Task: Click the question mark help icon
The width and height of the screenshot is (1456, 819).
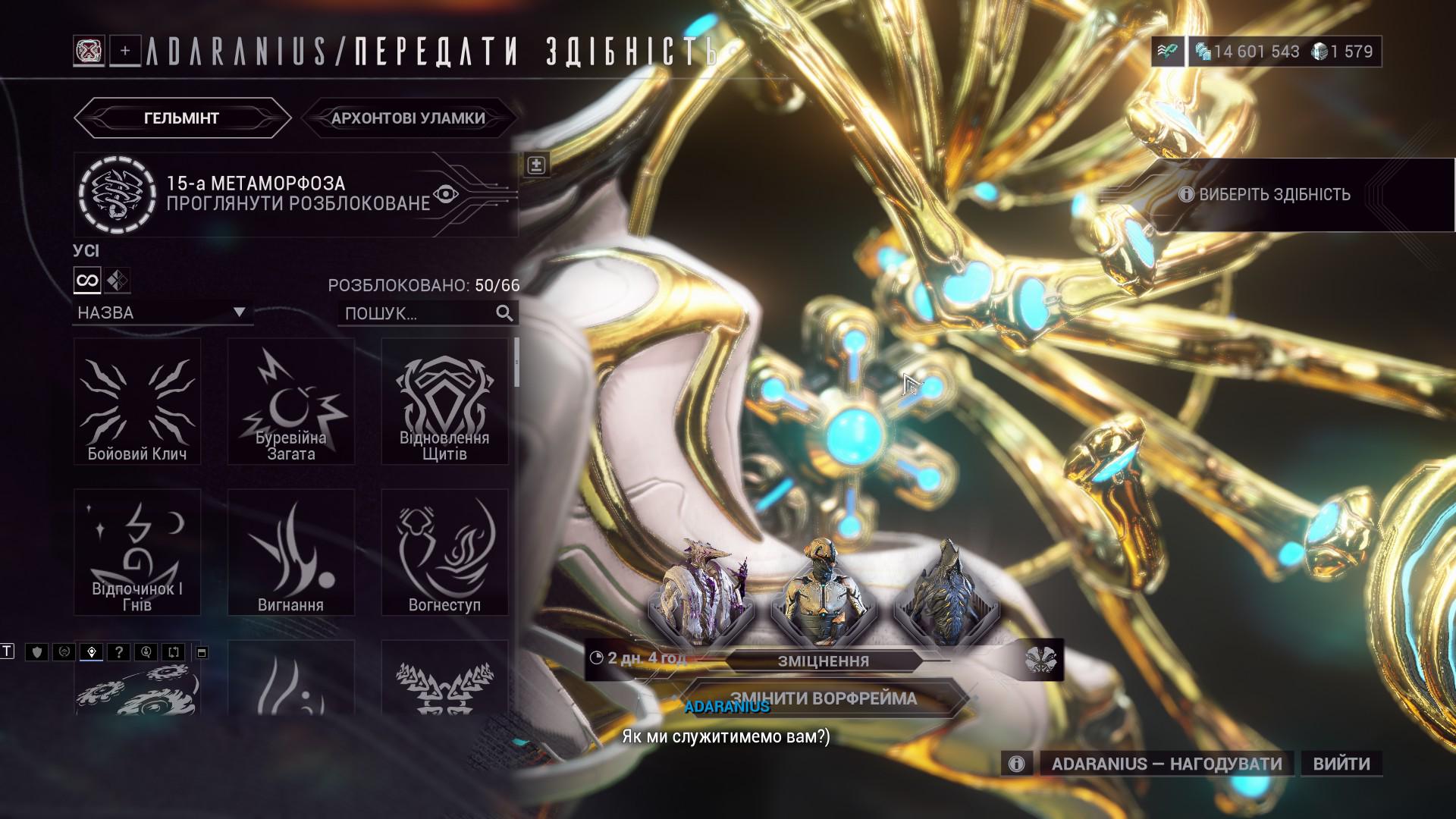Action: click(x=120, y=651)
